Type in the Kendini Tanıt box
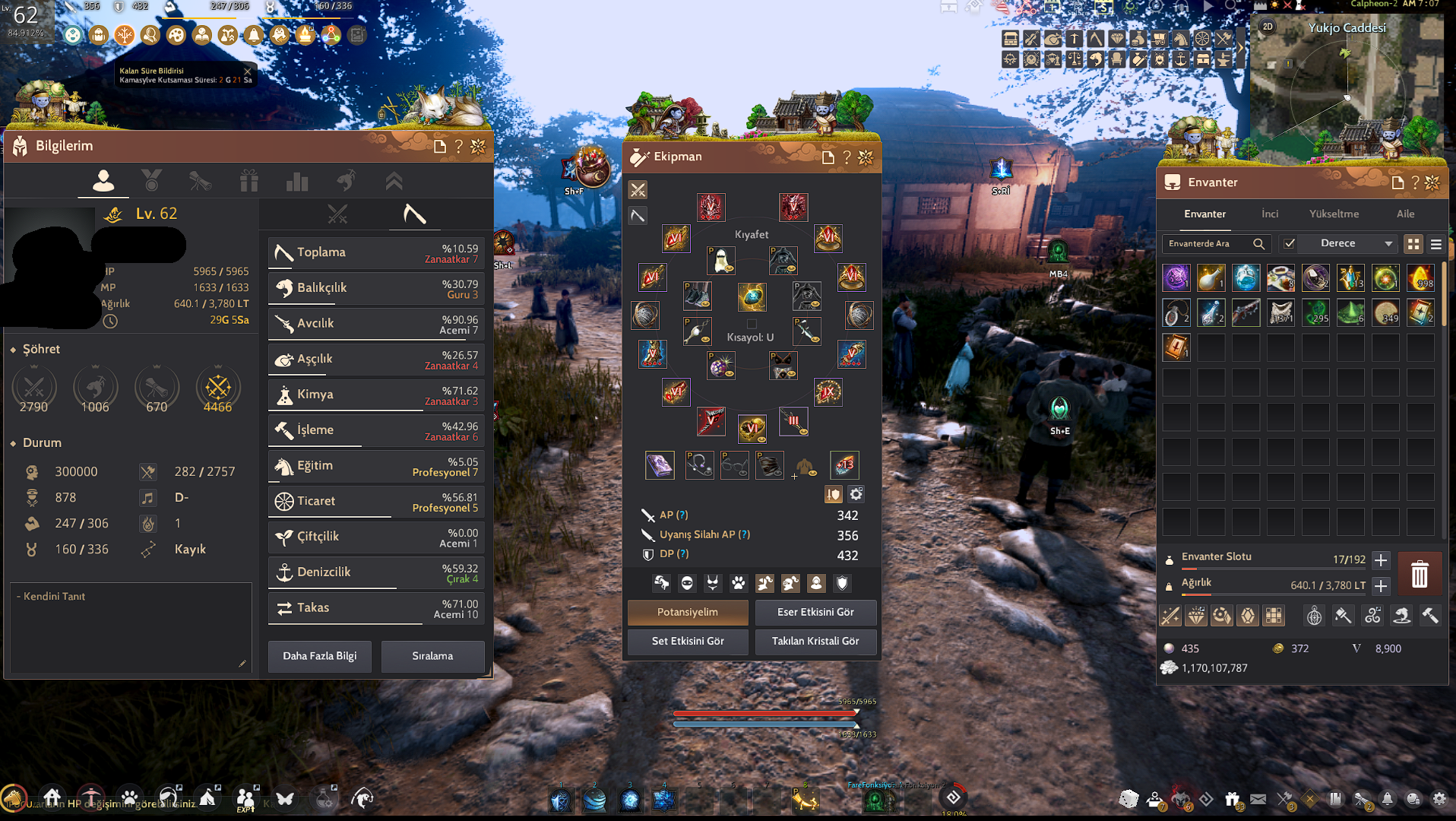The image size is (1456, 821). tap(131, 627)
